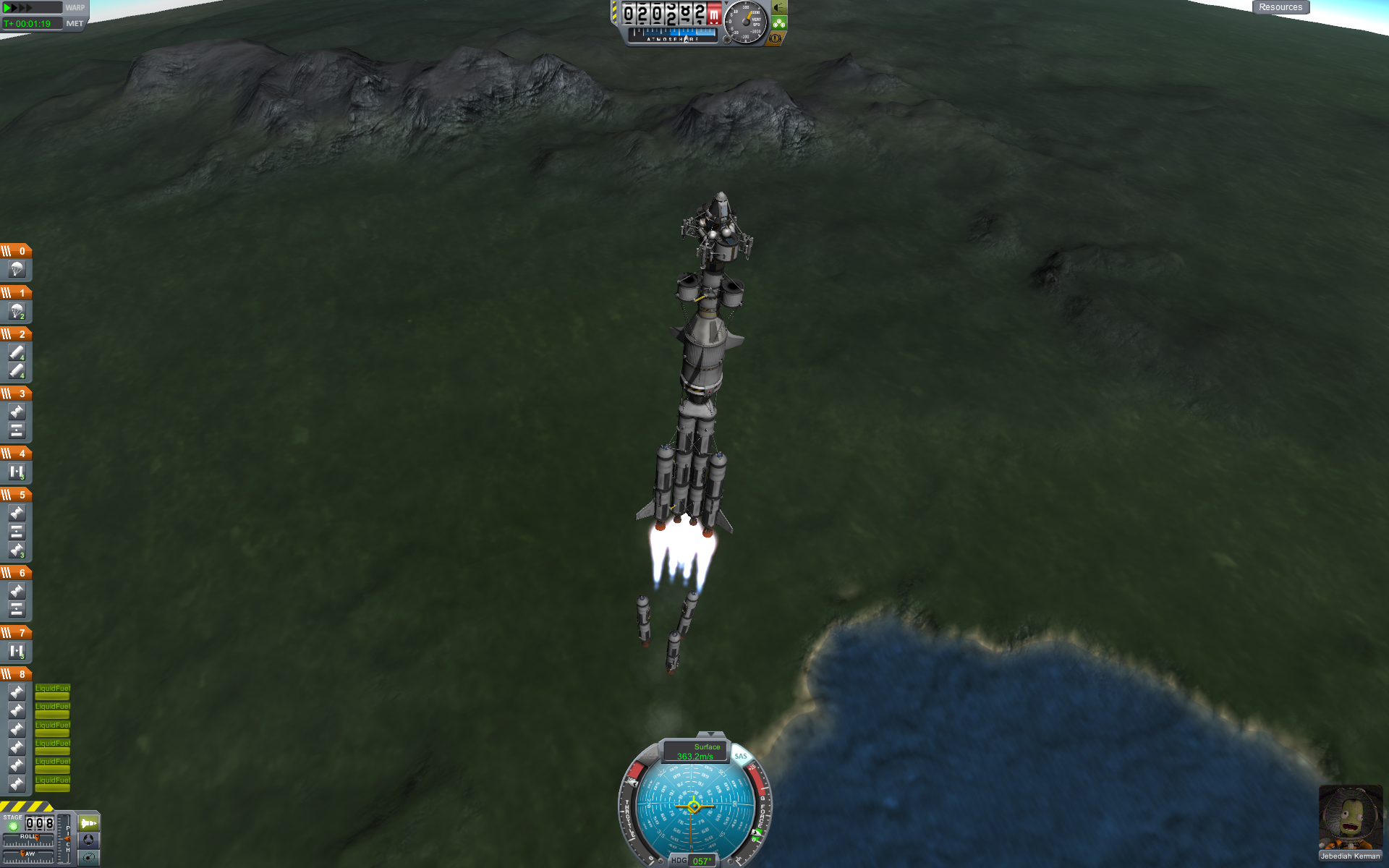Open the map view button
The width and height of the screenshot is (1389, 868).
(x=88, y=857)
